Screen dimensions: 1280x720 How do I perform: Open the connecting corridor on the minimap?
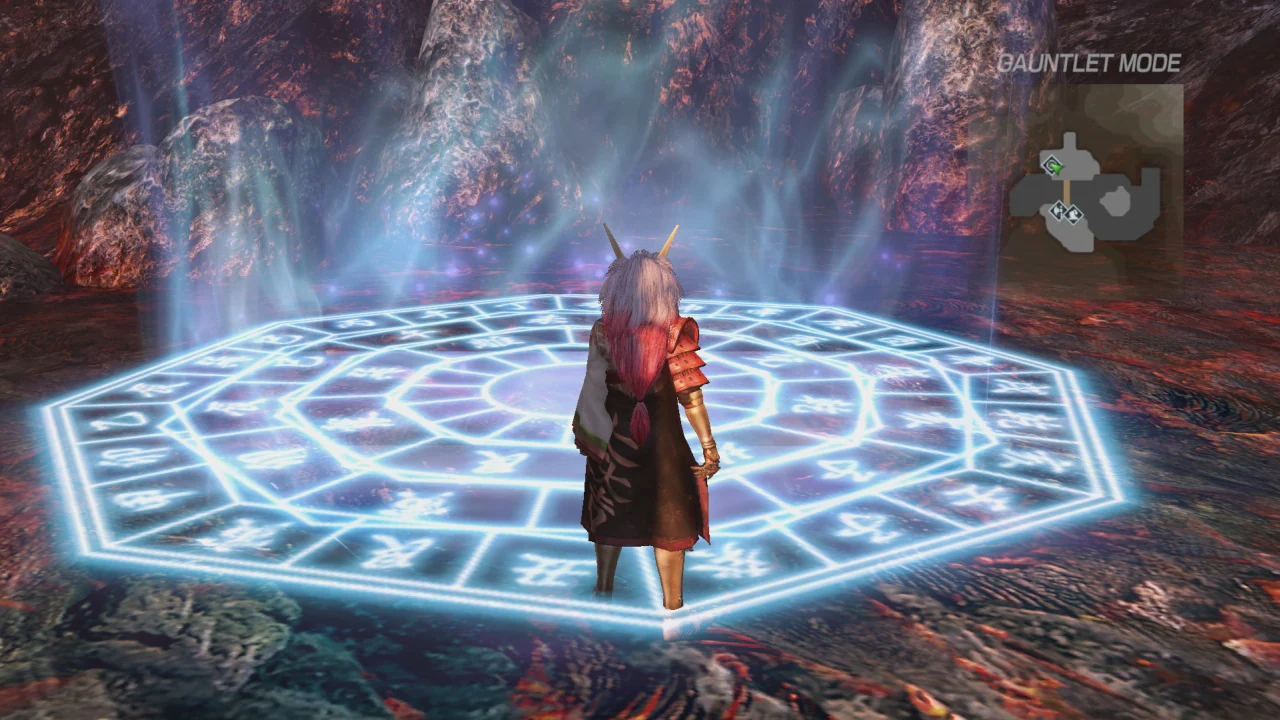pos(1067,190)
